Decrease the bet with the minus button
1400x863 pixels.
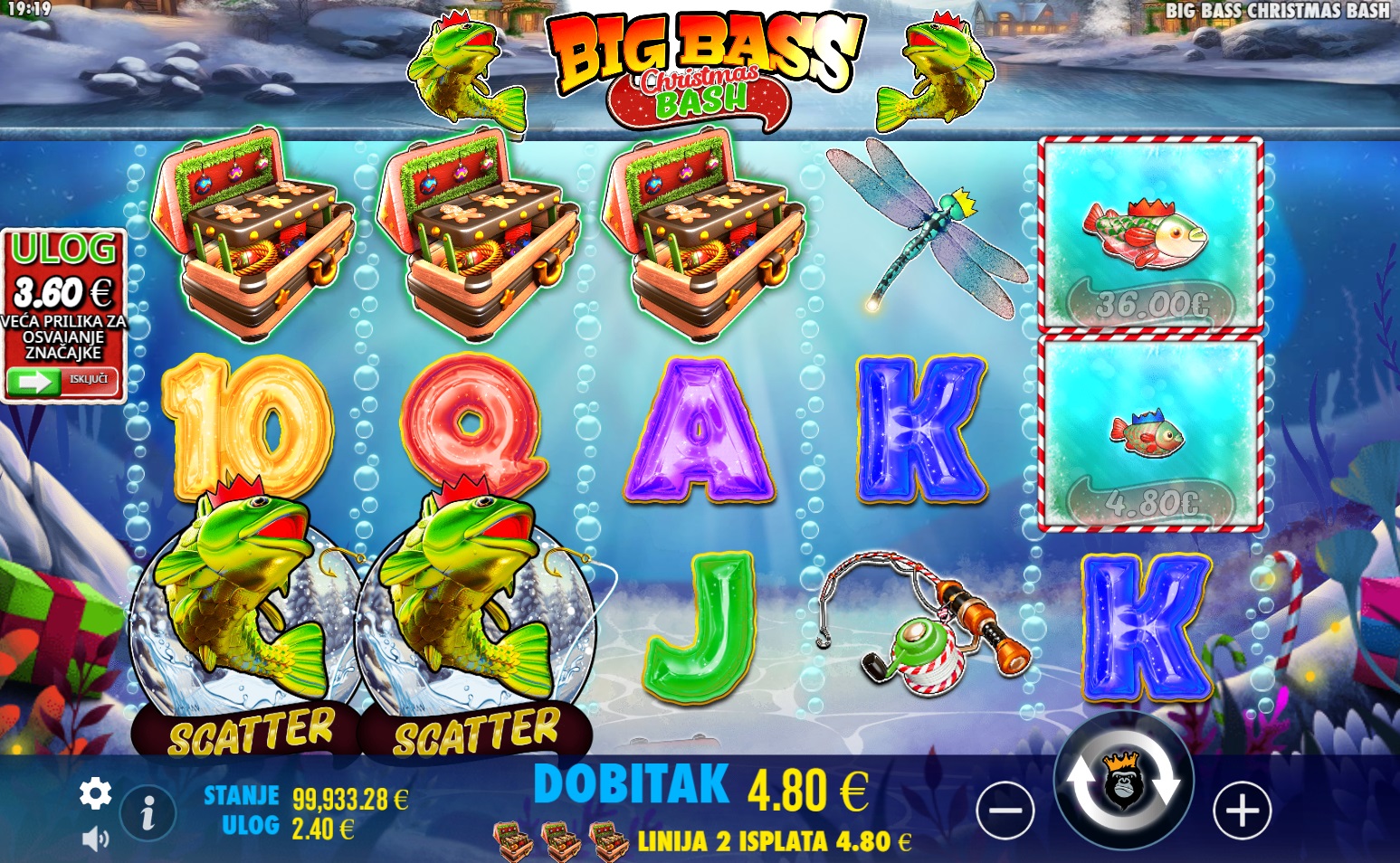[1005, 810]
